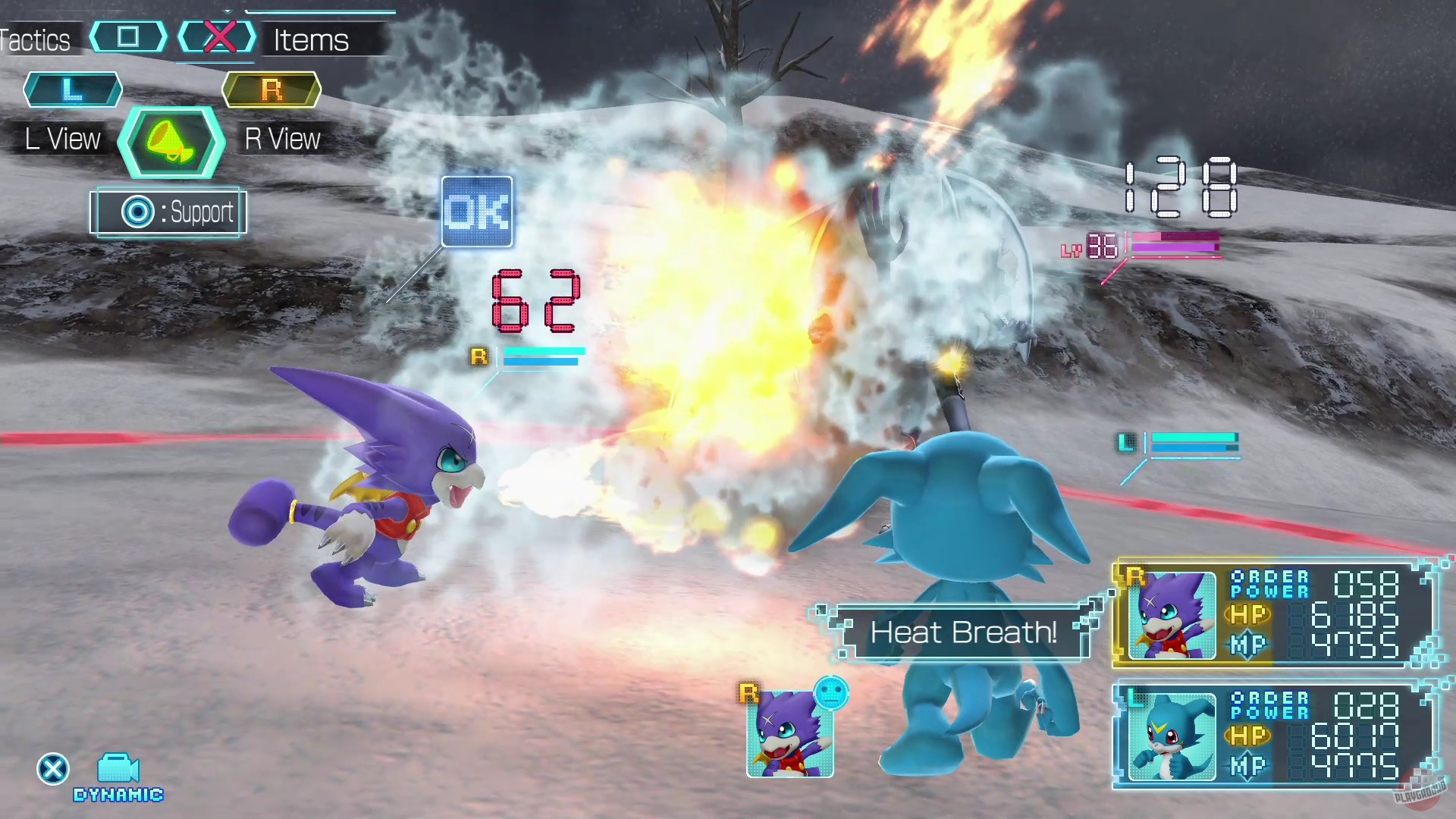Select the Dynamic camera icon
Image resolution: width=1456 pixels, height=819 pixels.
tap(118, 767)
